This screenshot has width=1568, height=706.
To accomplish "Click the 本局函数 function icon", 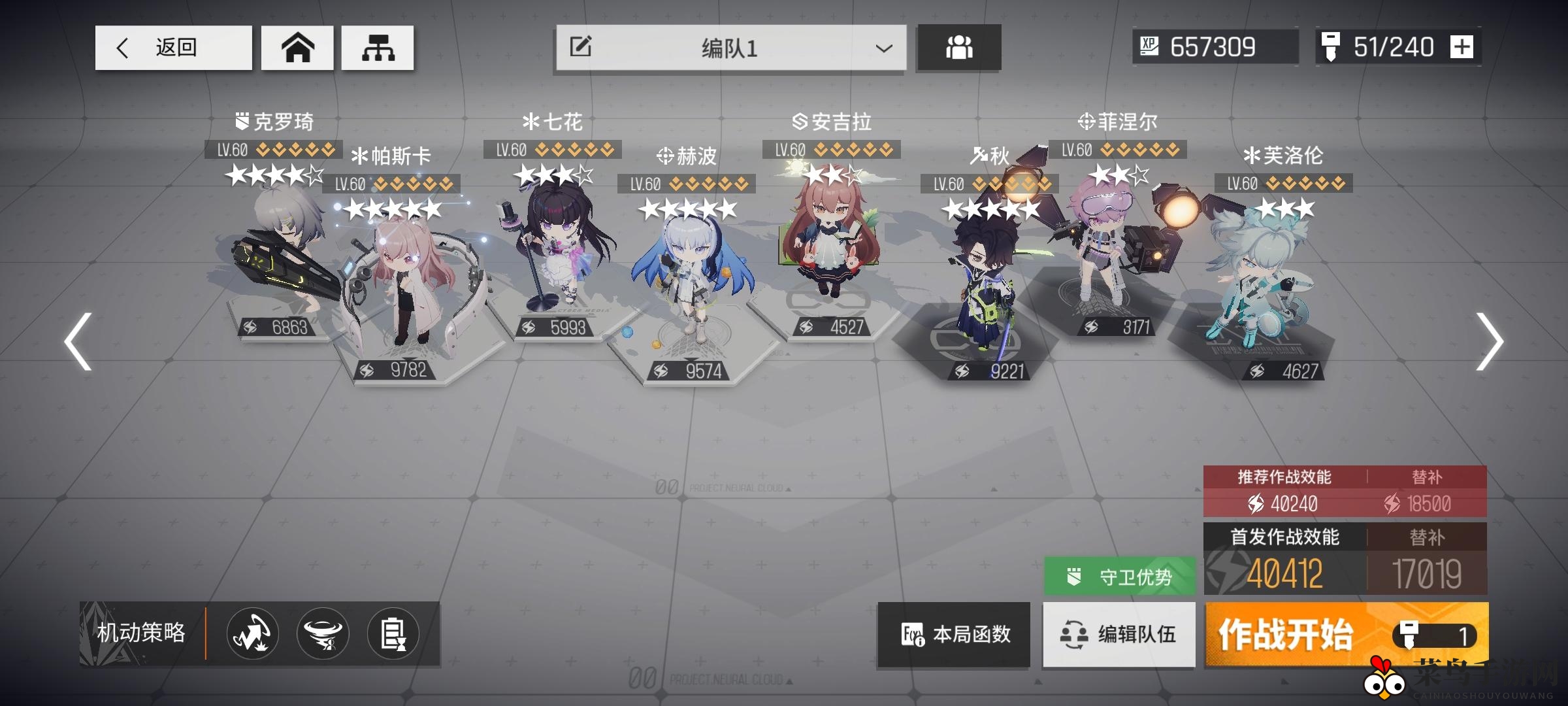I will [953, 635].
